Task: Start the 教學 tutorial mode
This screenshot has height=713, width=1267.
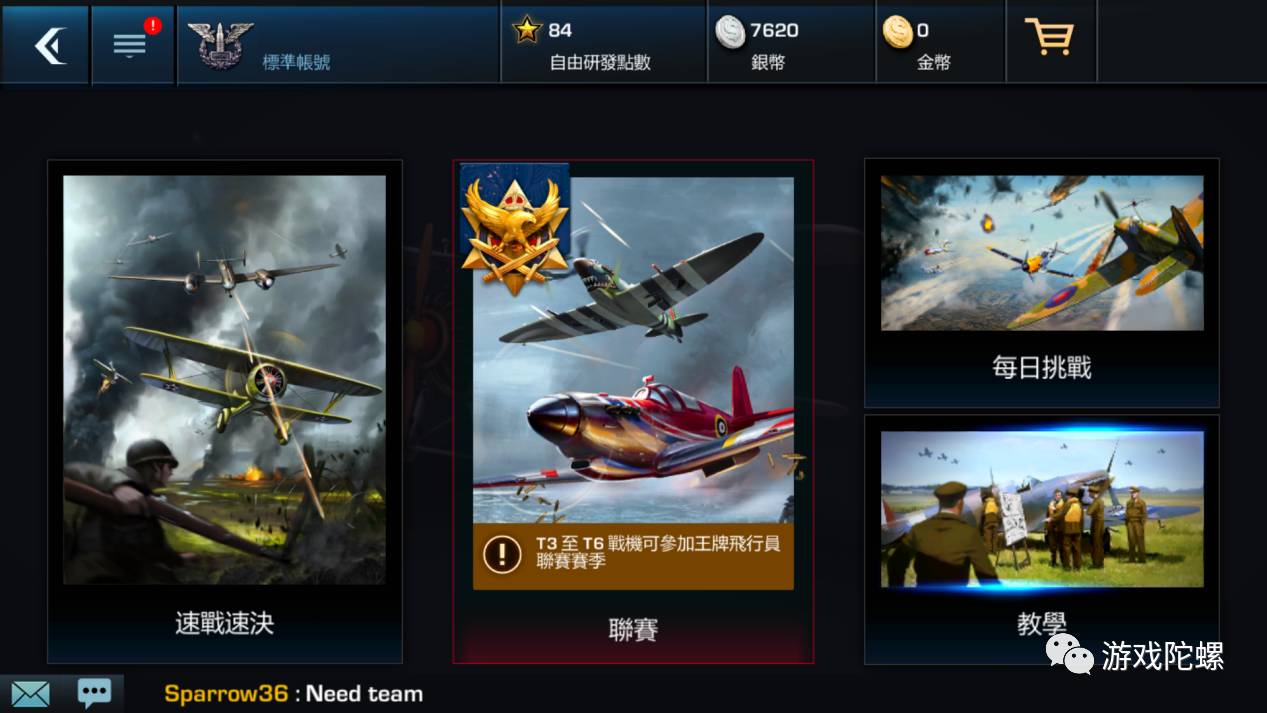Action: coord(1041,538)
